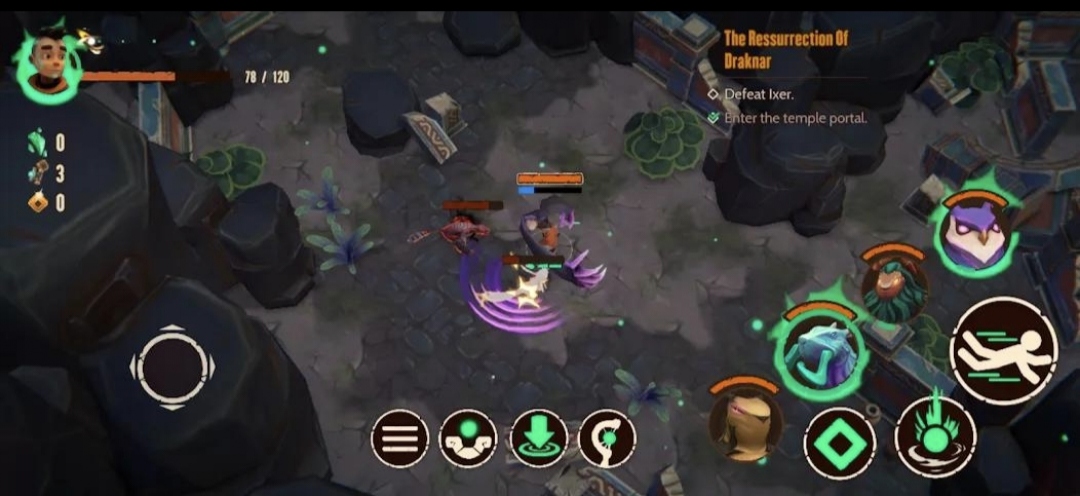This screenshot has width=1080, height=496.
Task: Use the dash running-figure ability
Action: [1003, 350]
